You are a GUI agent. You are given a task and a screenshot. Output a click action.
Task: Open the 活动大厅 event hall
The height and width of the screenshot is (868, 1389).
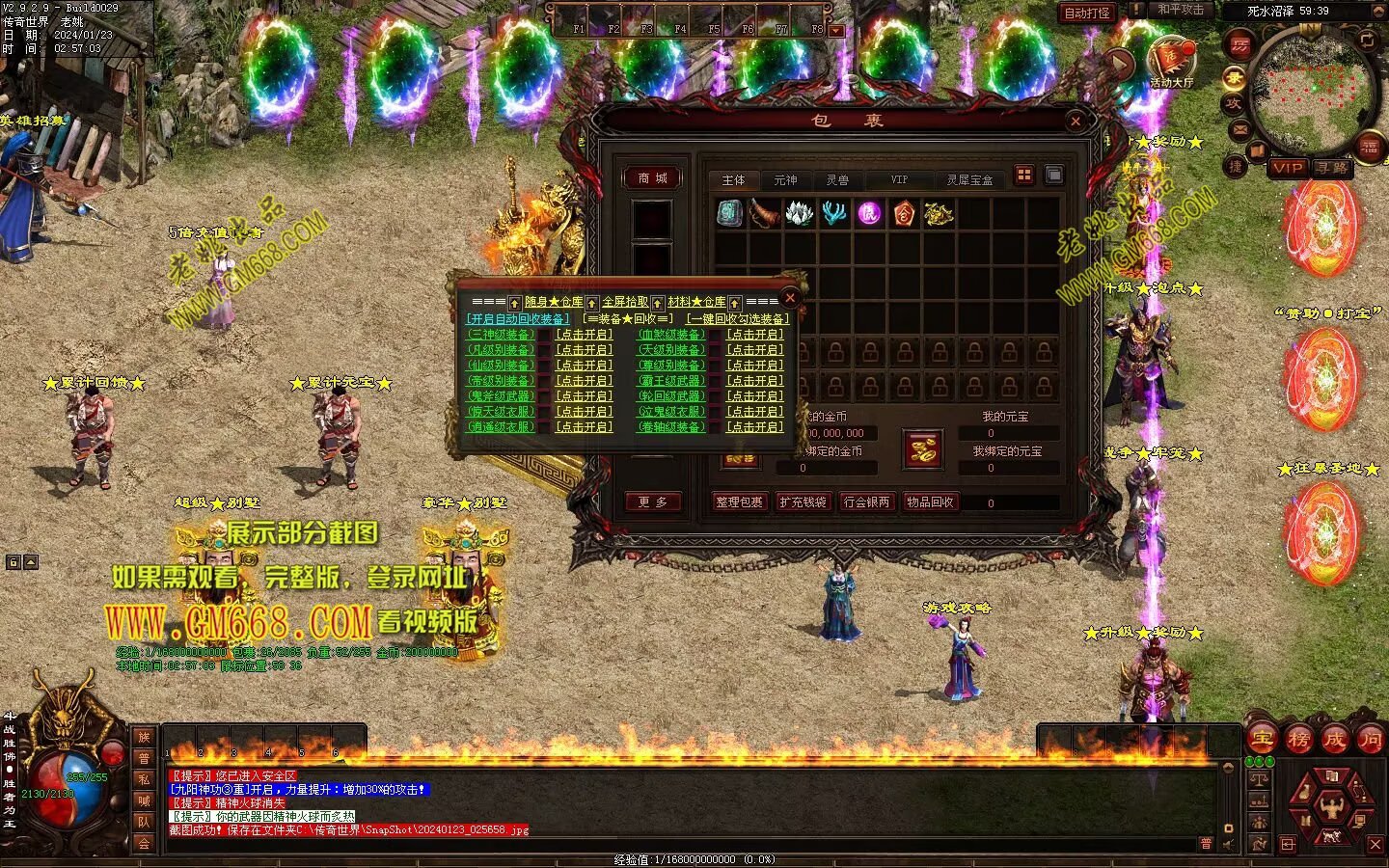click(x=1171, y=63)
